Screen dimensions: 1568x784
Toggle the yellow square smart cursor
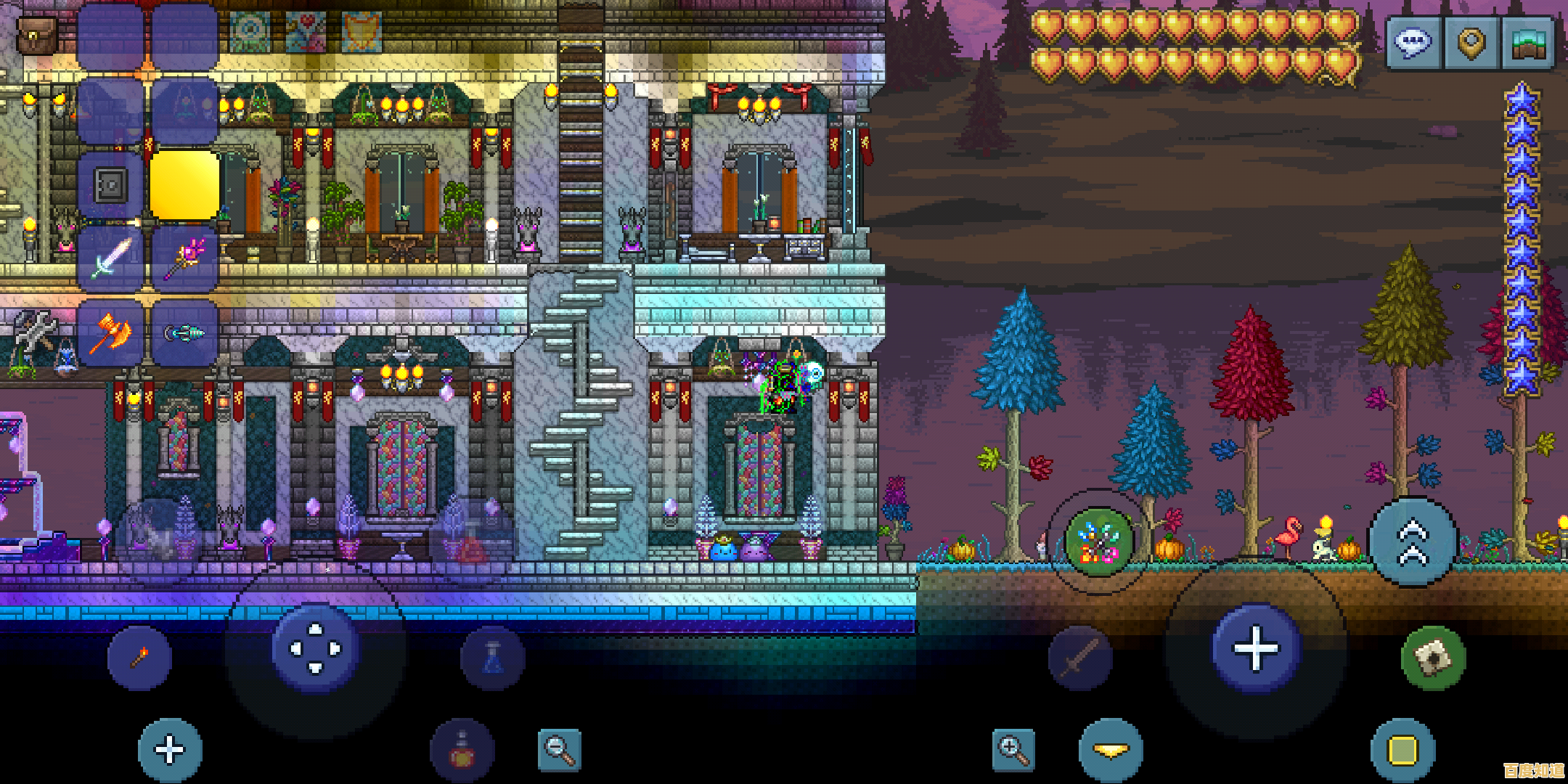pyautogui.click(x=1402, y=751)
